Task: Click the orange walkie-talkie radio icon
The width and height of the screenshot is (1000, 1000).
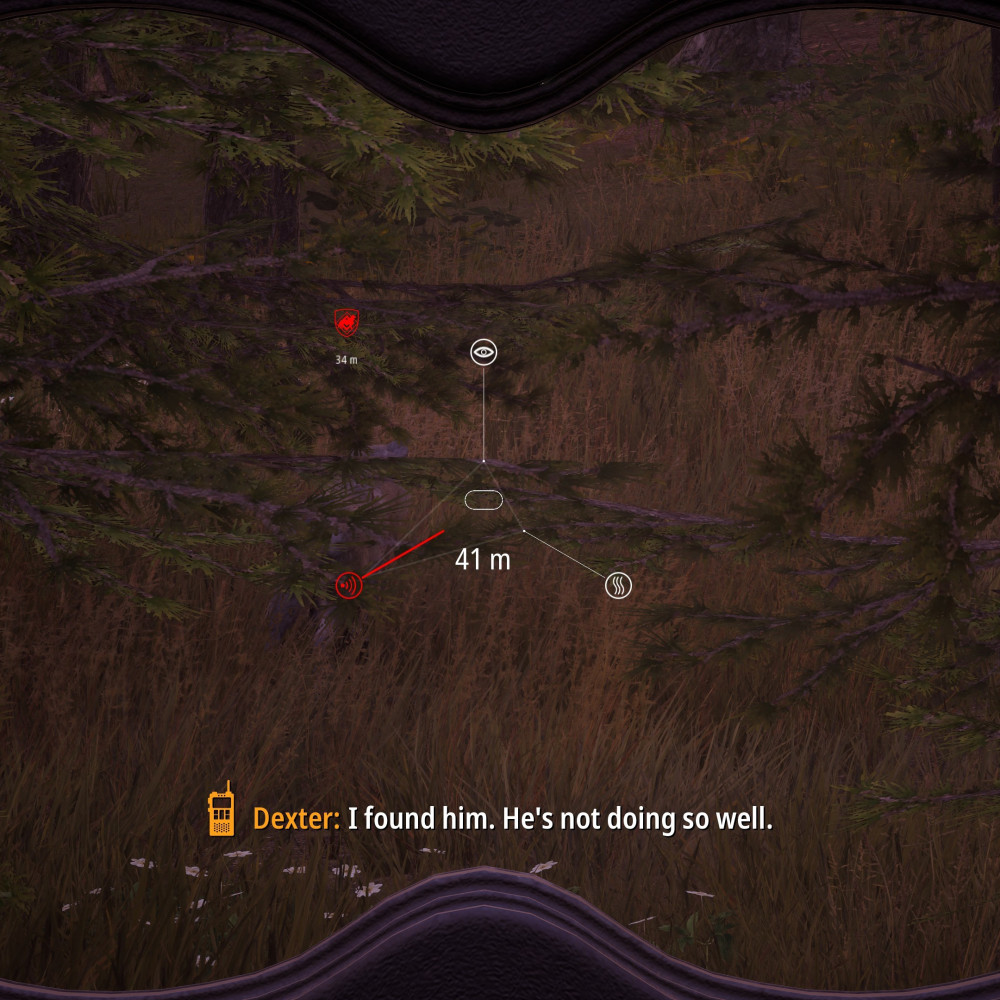Action: [221, 810]
